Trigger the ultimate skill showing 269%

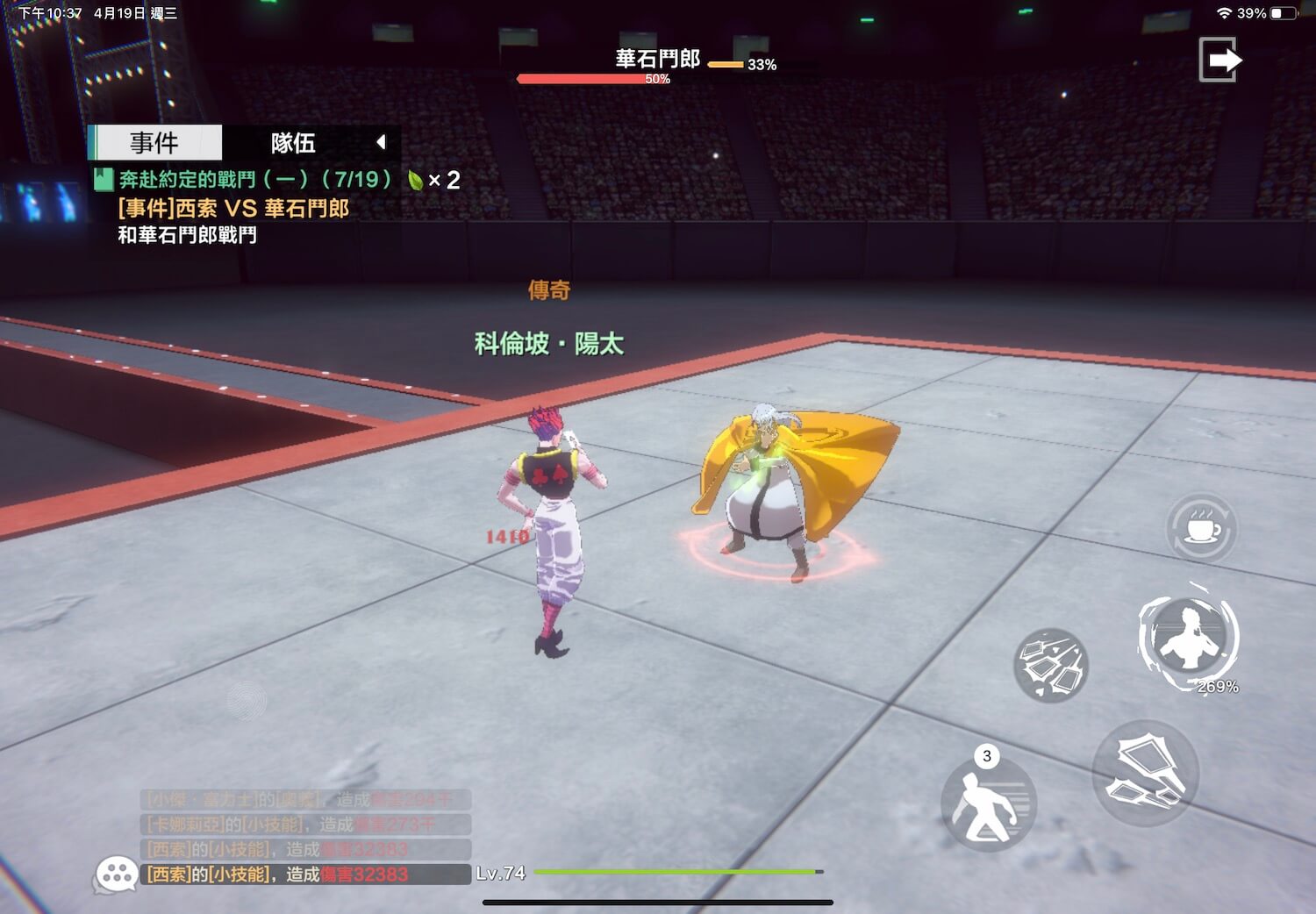coord(1188,637)
